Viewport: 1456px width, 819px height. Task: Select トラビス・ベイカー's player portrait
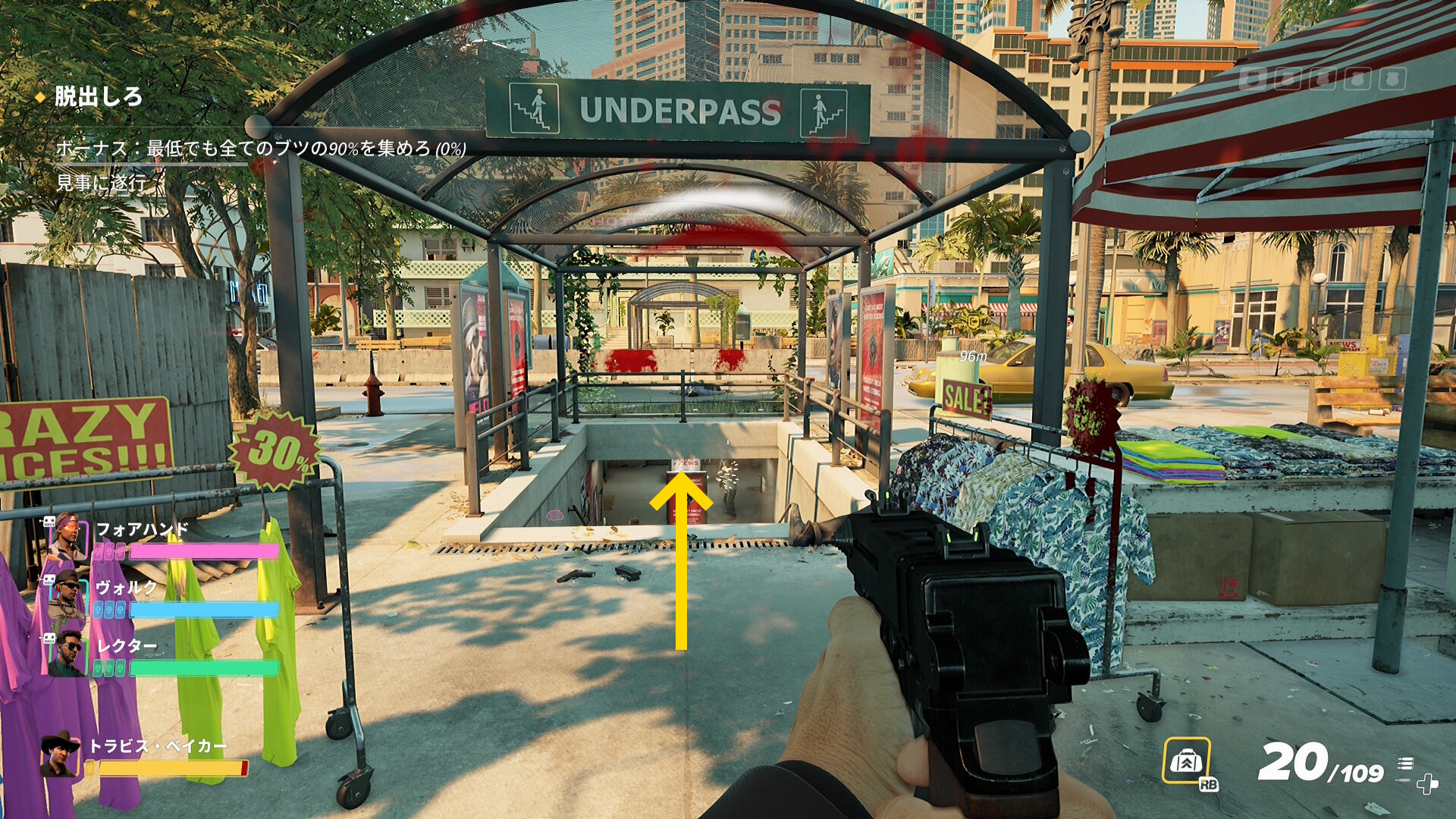pyautogui.click(x=60, y=755)
